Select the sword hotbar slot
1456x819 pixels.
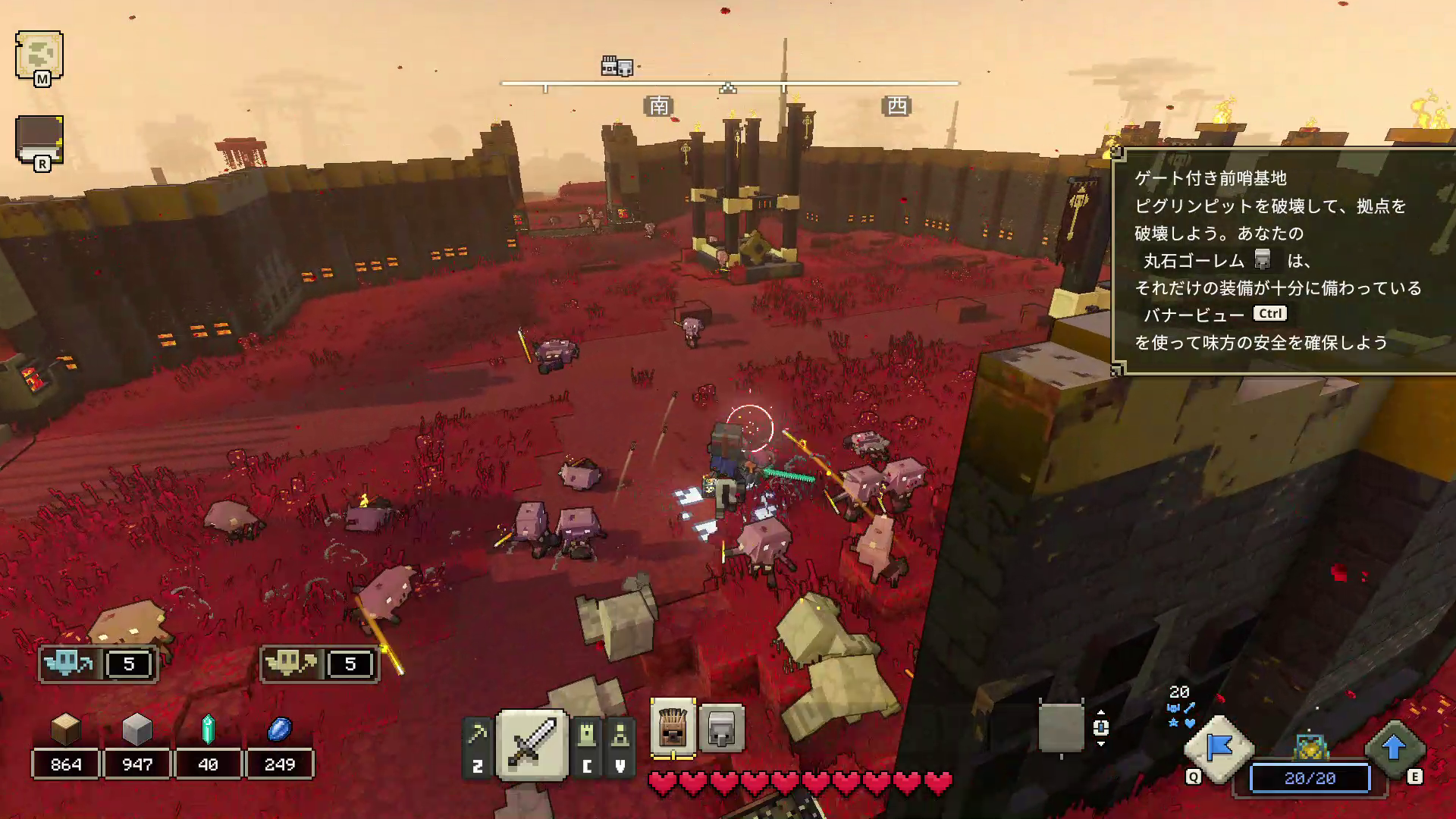[532, 744]
